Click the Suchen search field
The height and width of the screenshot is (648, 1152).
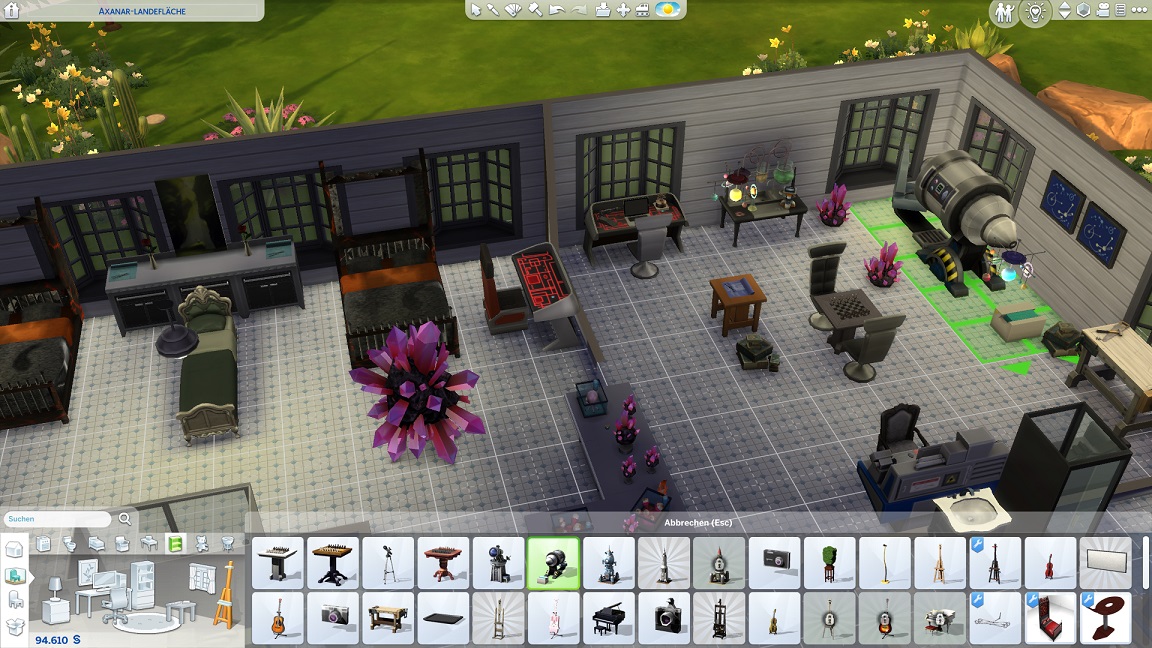pos(58,519)
